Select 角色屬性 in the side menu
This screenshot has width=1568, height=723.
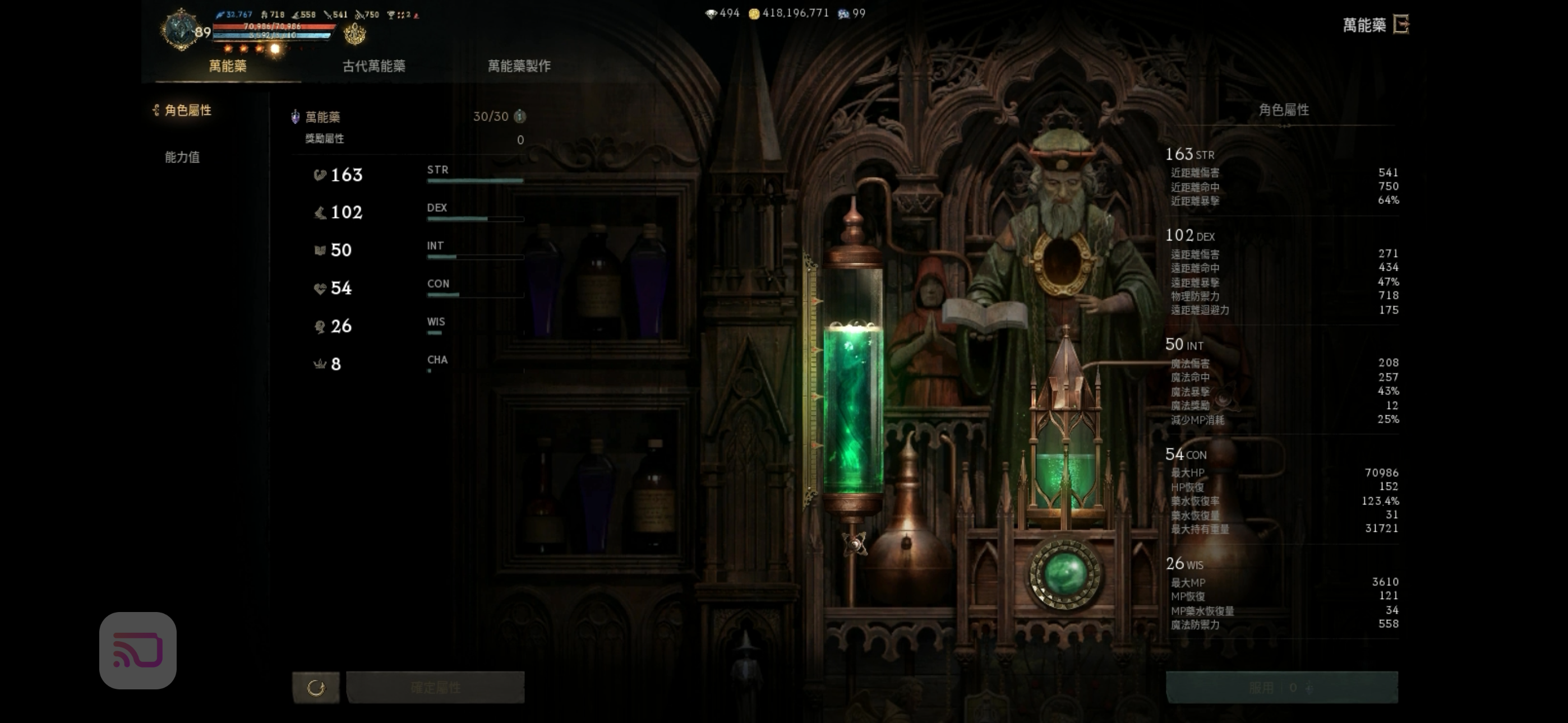(x=187, y=110)
